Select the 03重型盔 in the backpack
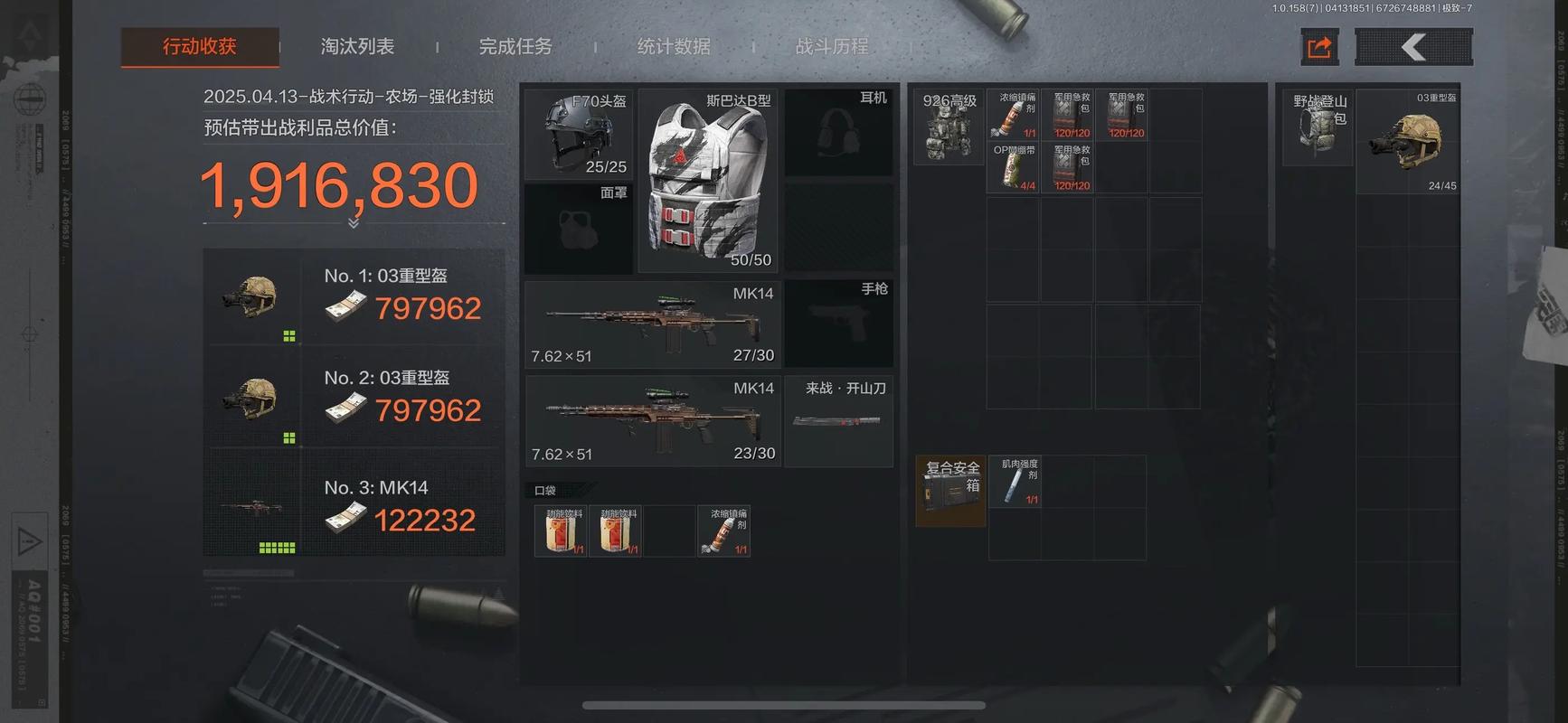Screen dimensions: 1568x723 tap(1408, 142)
